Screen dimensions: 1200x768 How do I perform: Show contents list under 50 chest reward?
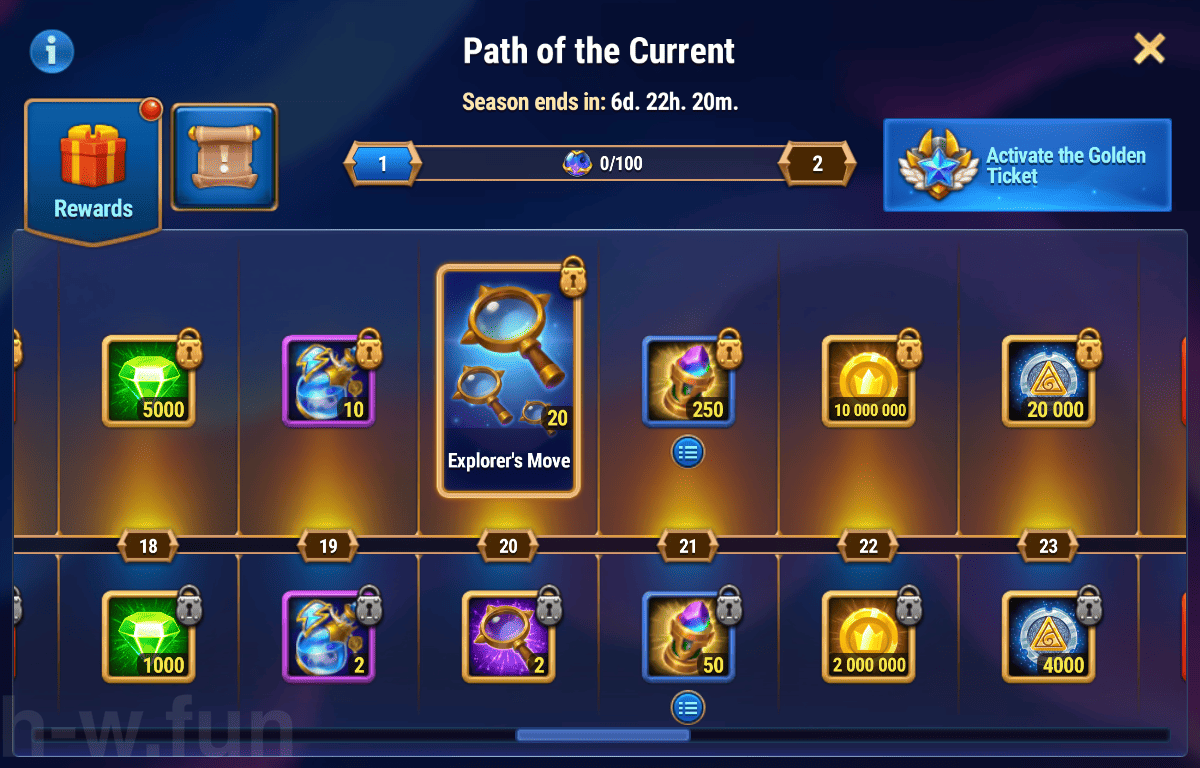pyautogui.click(x=688, y=708)
